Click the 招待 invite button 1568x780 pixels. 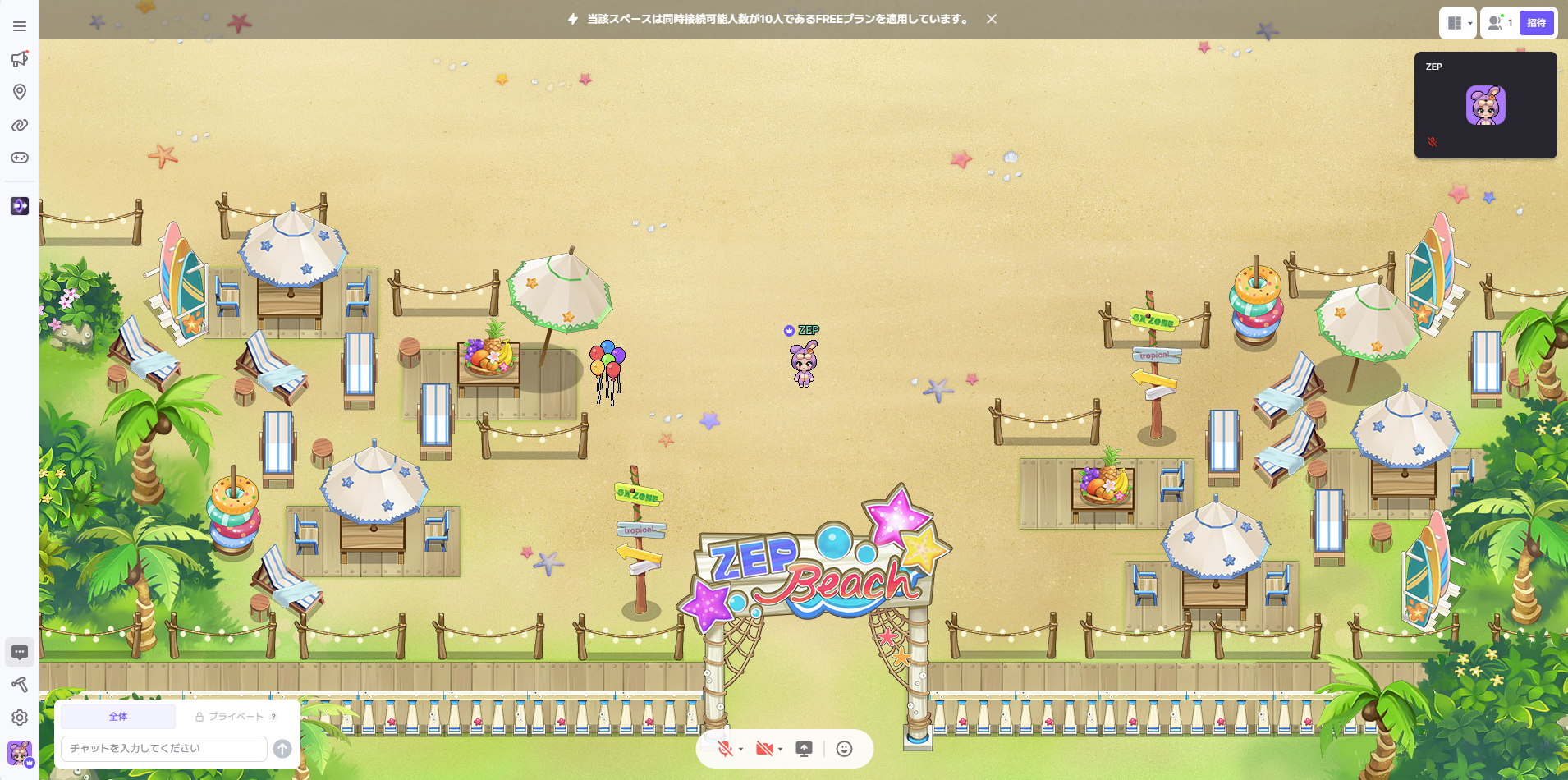click(x=1536, y=23)
